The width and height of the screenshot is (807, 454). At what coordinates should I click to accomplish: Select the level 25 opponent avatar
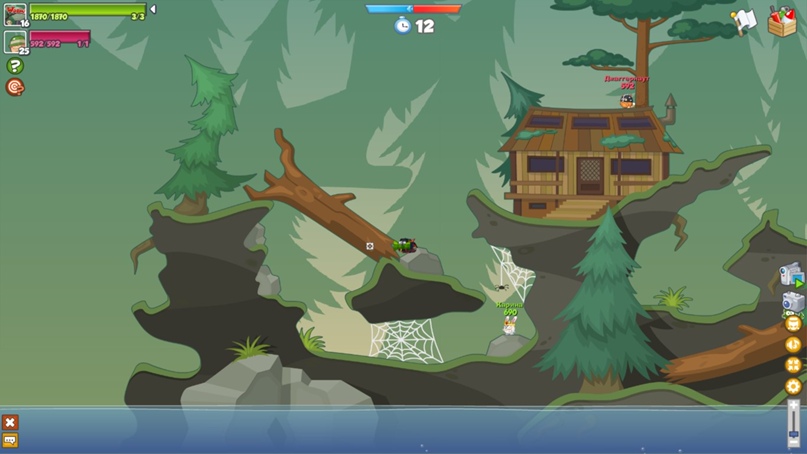pyautogui.click(x=15, y=42)
